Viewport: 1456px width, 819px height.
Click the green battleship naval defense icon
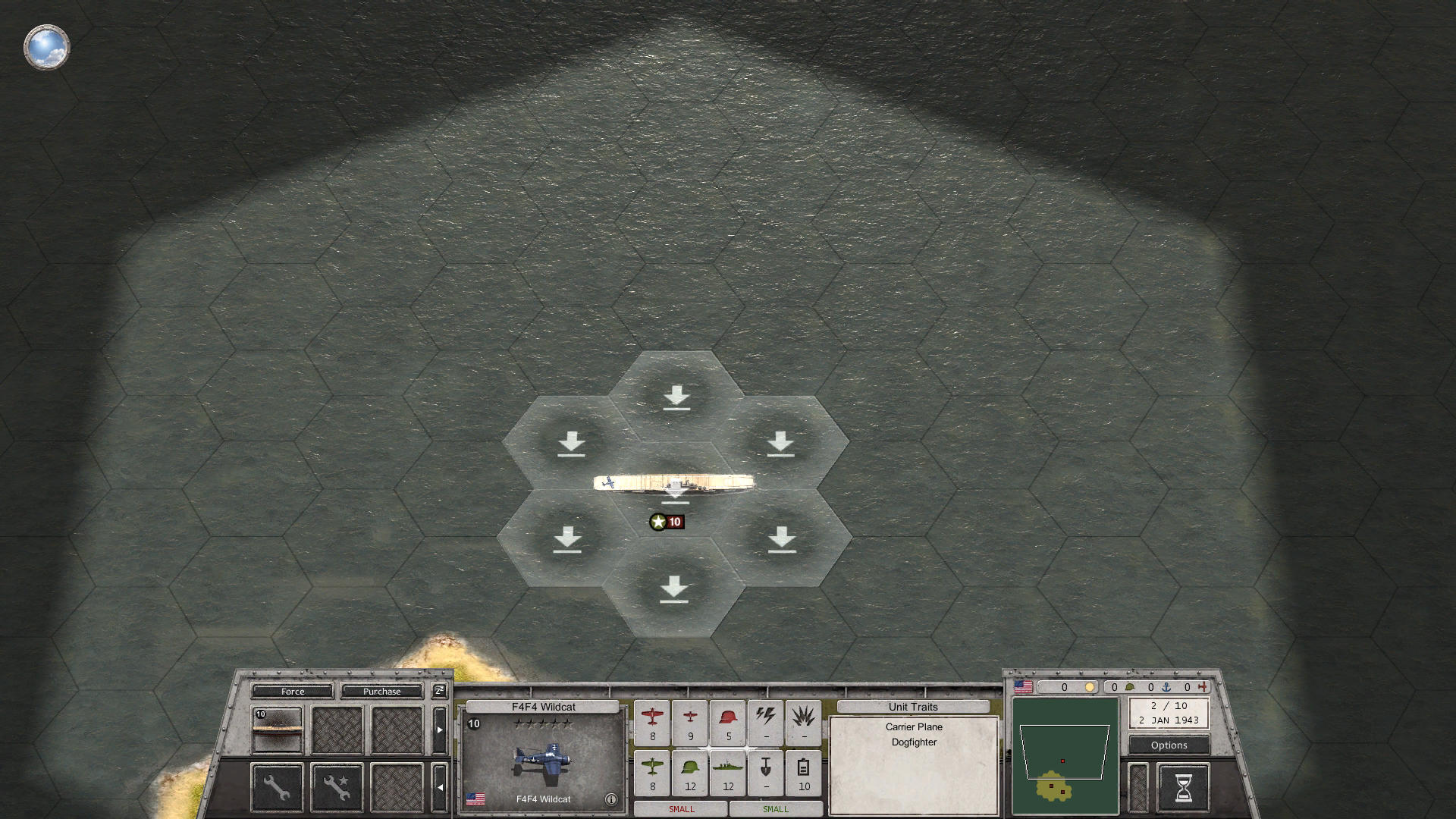tap(728, 768)
